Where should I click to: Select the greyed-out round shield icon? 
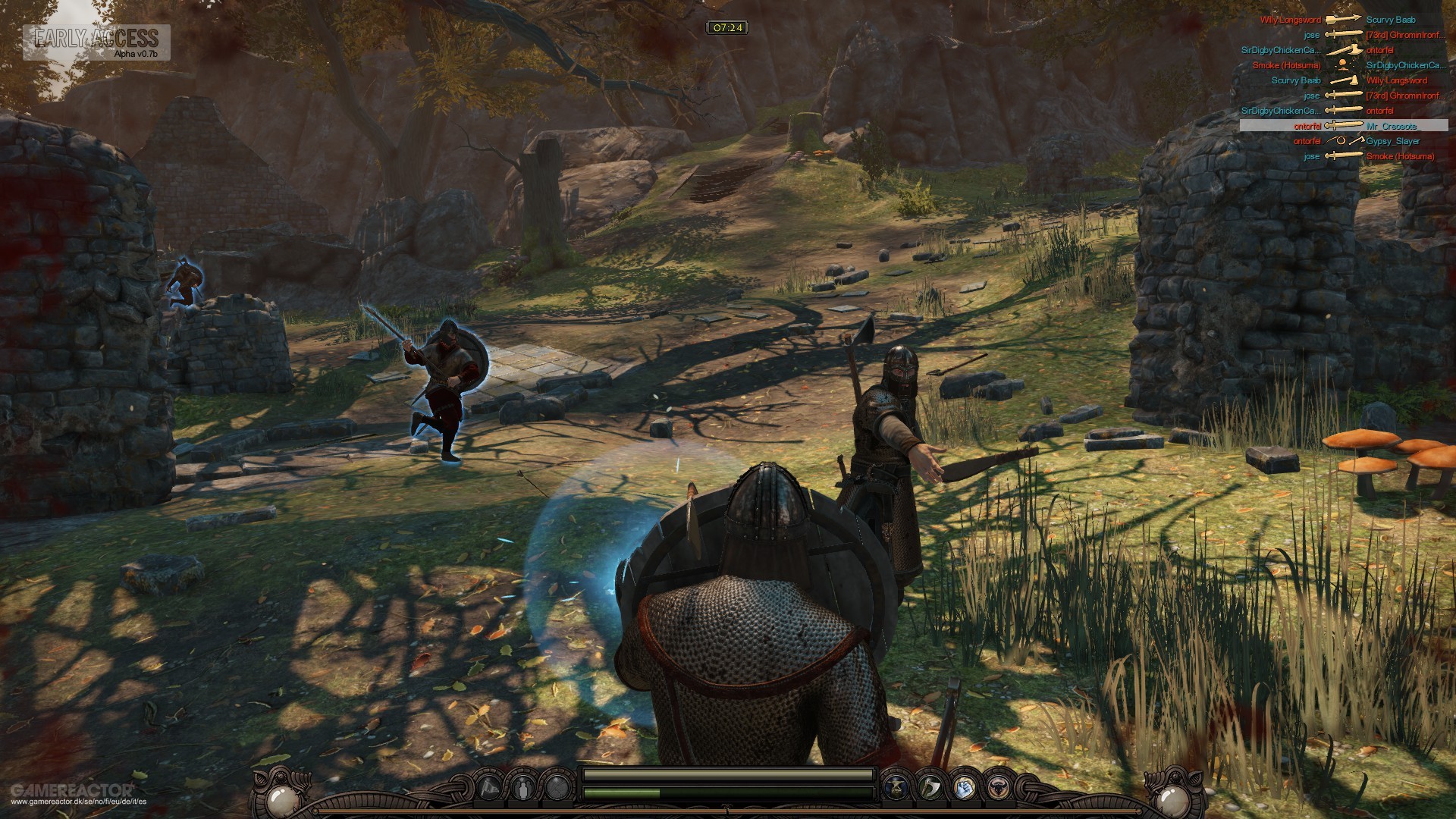(x=557, y=786)
